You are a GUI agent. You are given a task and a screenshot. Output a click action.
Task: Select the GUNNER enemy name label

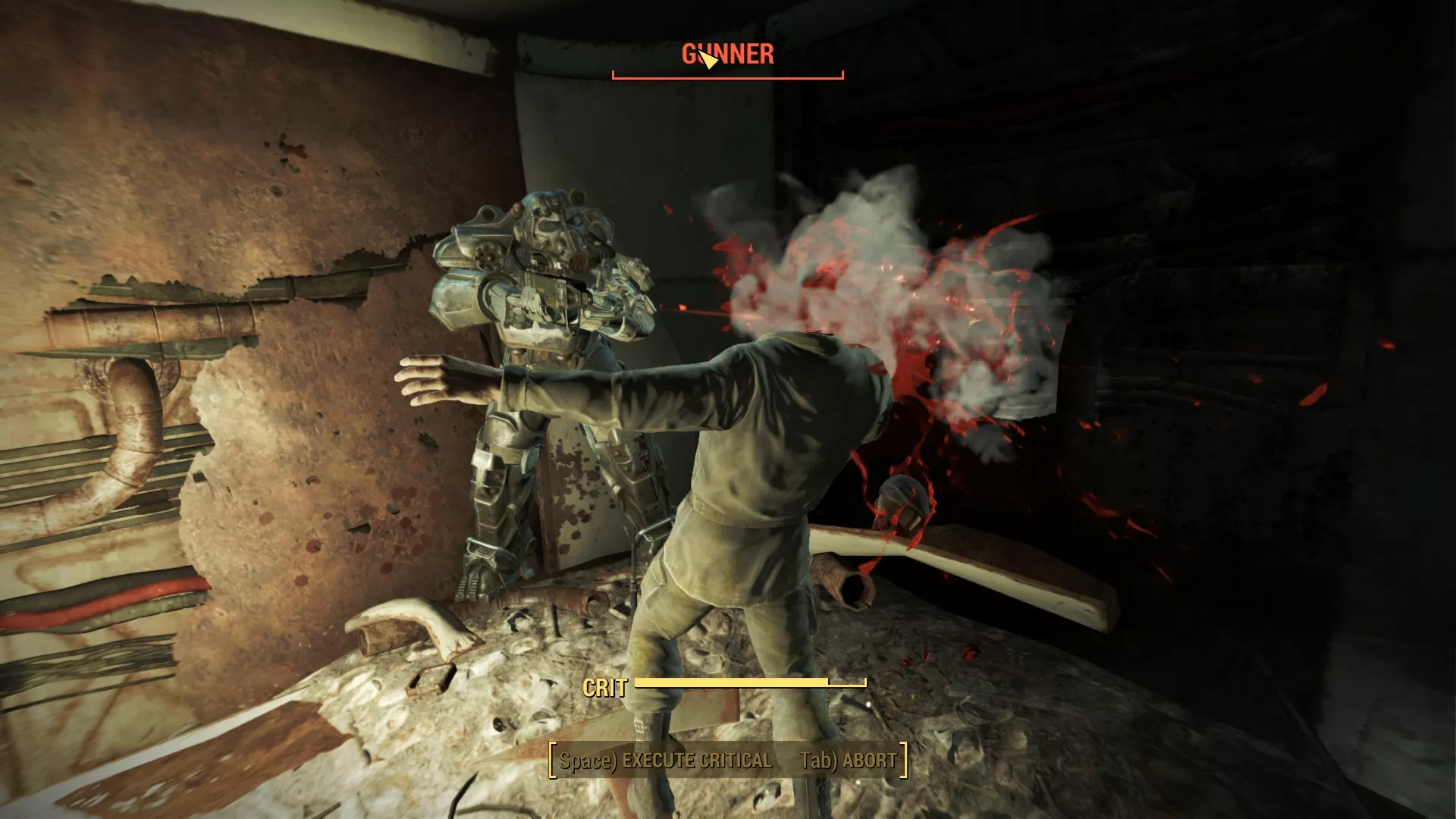pos(726,55)
